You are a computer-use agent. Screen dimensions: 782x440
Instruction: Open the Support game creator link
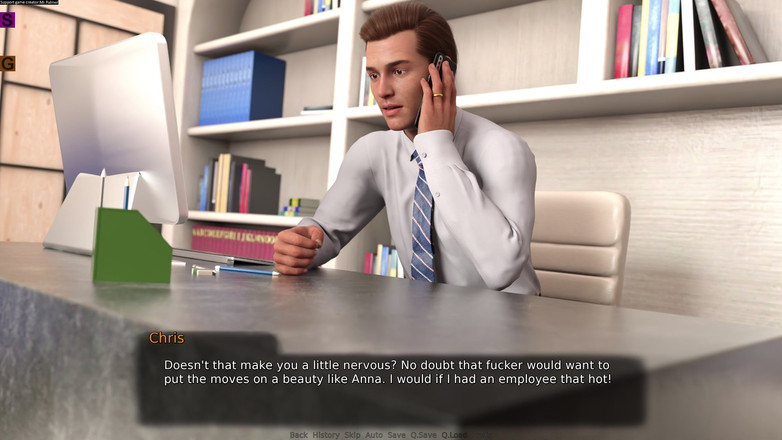point(30,3)
